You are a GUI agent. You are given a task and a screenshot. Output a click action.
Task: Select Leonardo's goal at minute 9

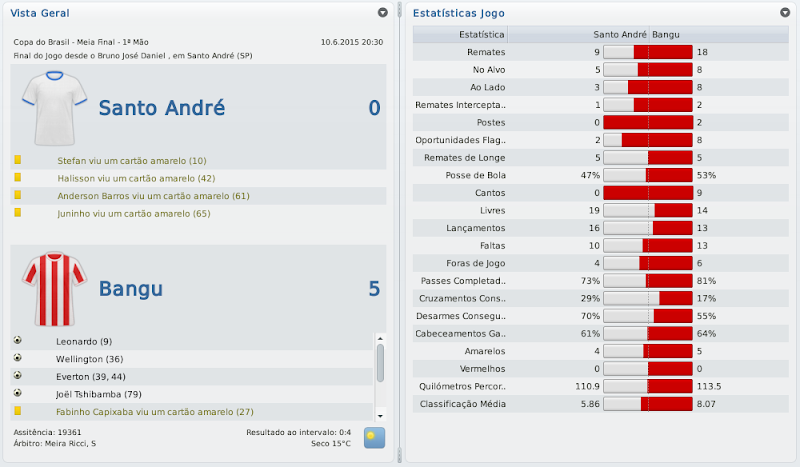point(85,341)
